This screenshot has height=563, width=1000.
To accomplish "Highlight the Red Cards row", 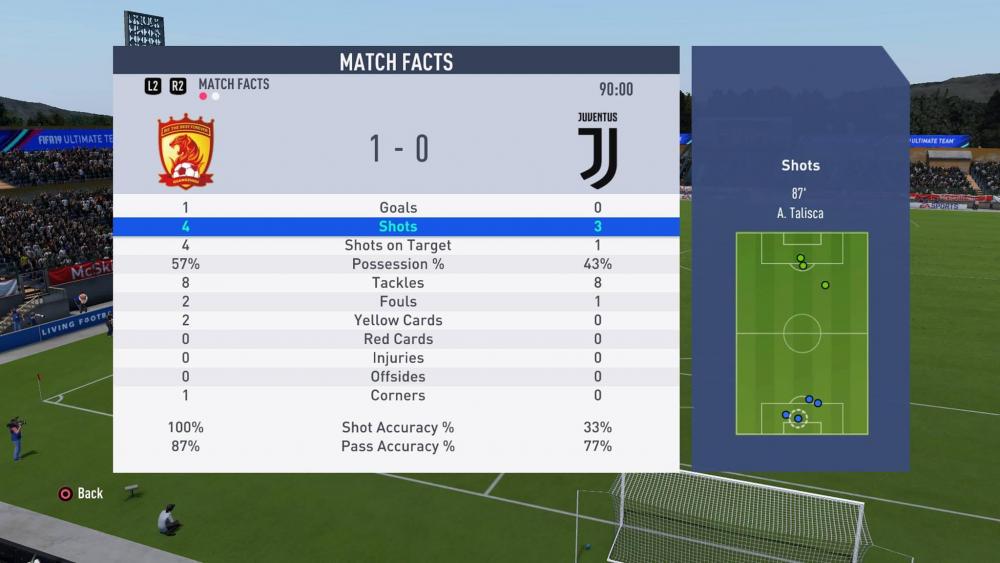I will pyautogui.click(x=397, y=339).
